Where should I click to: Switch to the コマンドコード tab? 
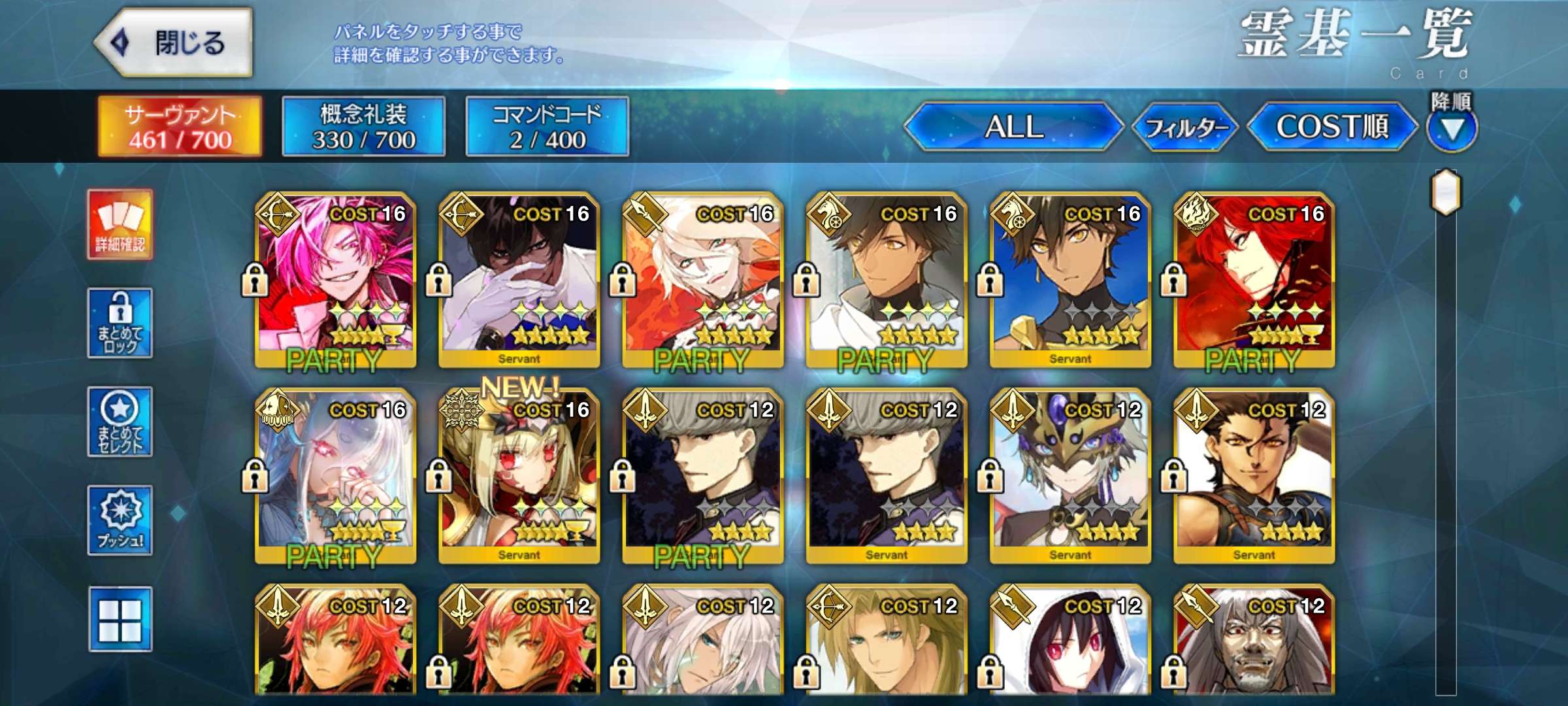(547, 126)
